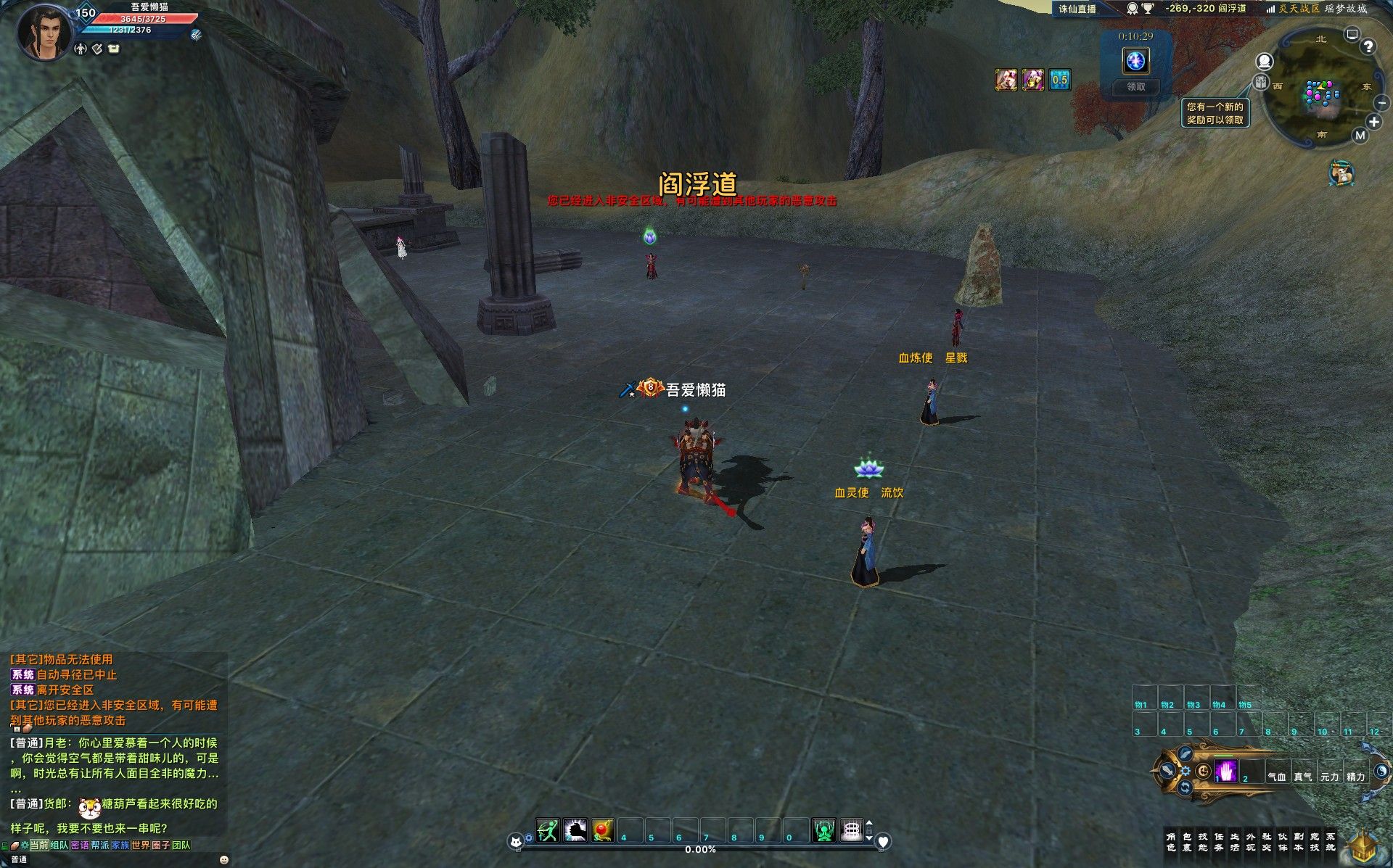Activate the purple palm skill
Image resolution: width=1393 pixels, height=868 pixels.
pos(1226,771)
